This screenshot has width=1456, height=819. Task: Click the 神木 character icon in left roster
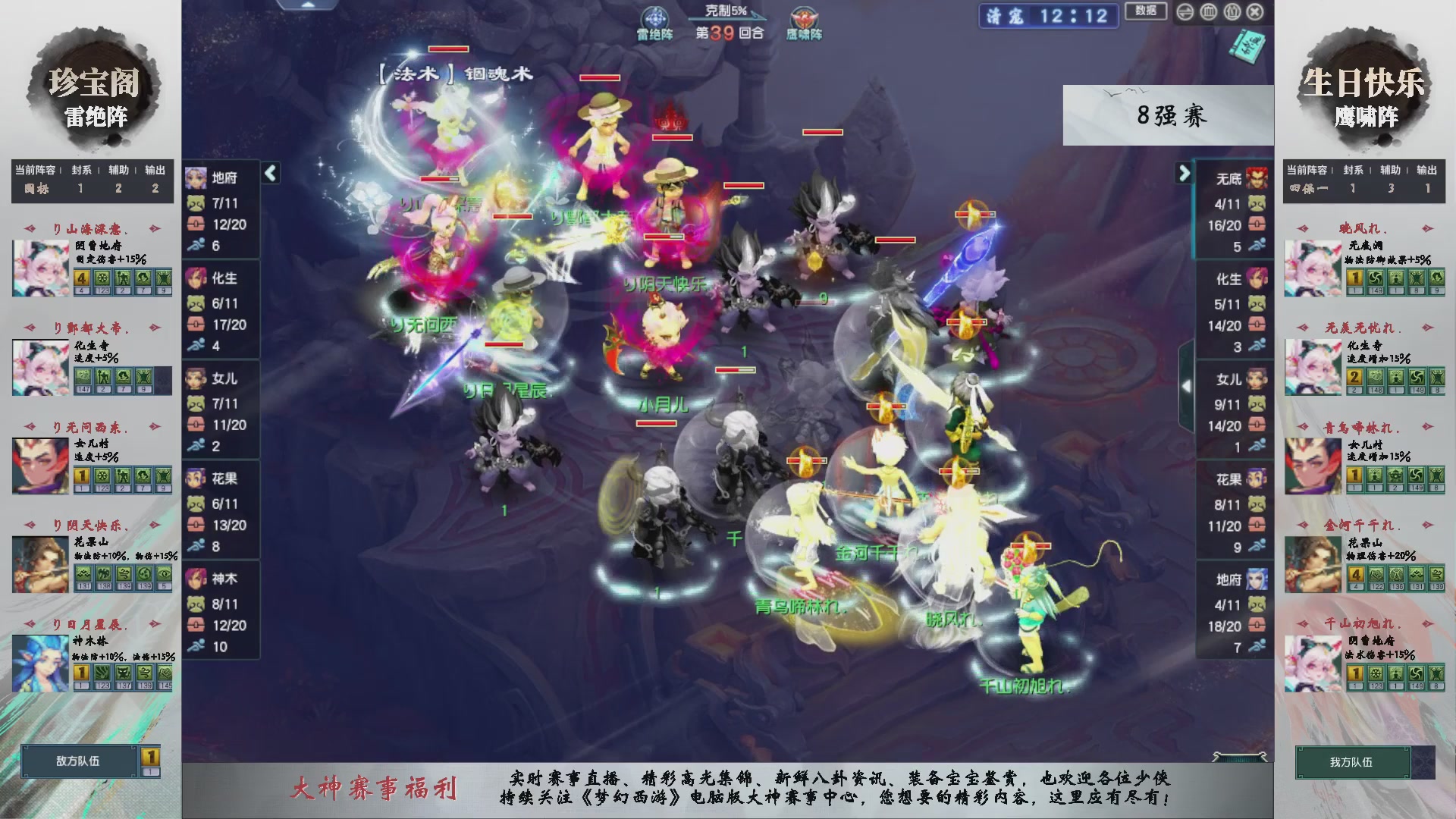point(196,578)
